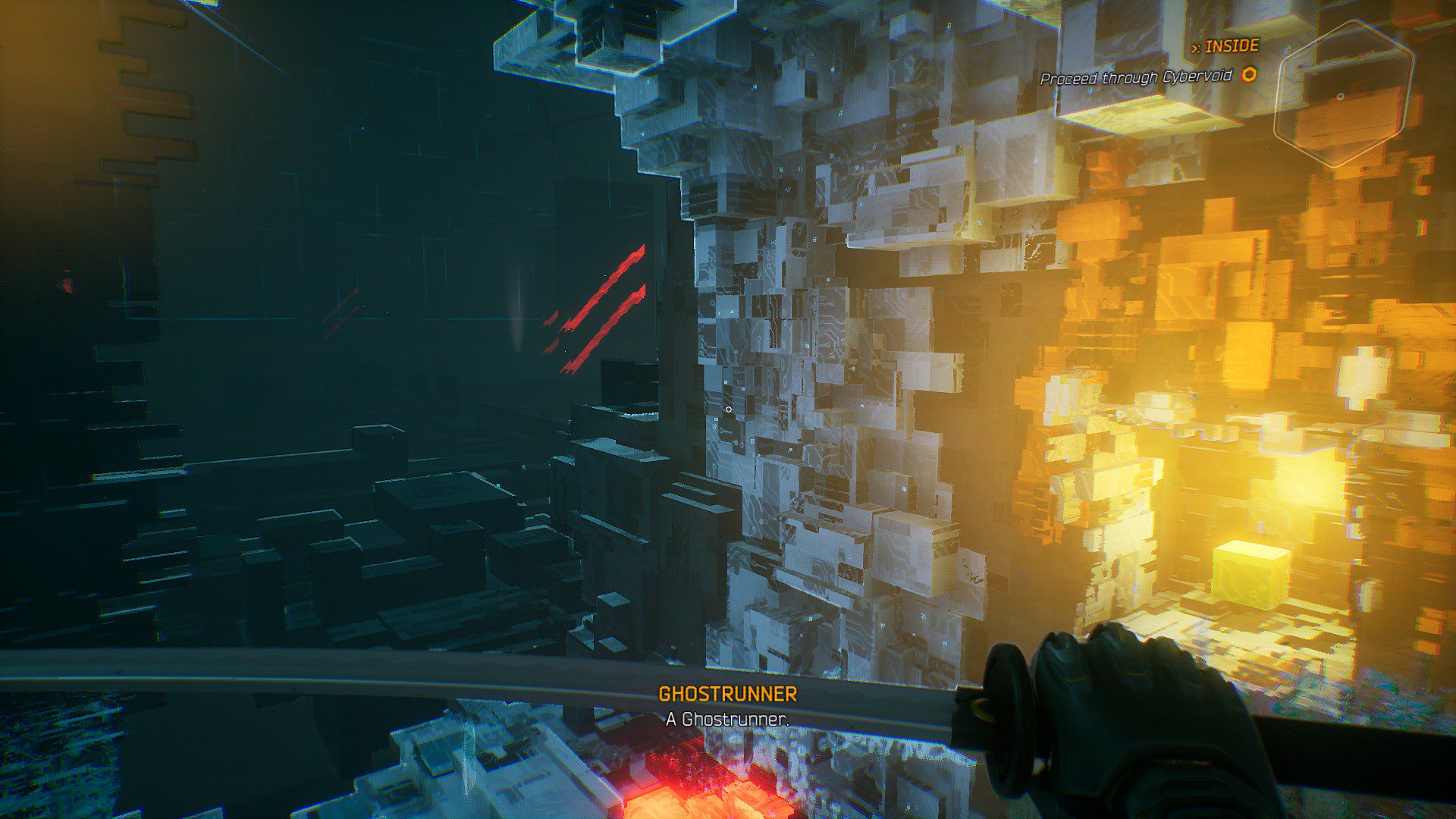Select the 'Proceed through Cybervoid' objective

[x=1135, y=77]
